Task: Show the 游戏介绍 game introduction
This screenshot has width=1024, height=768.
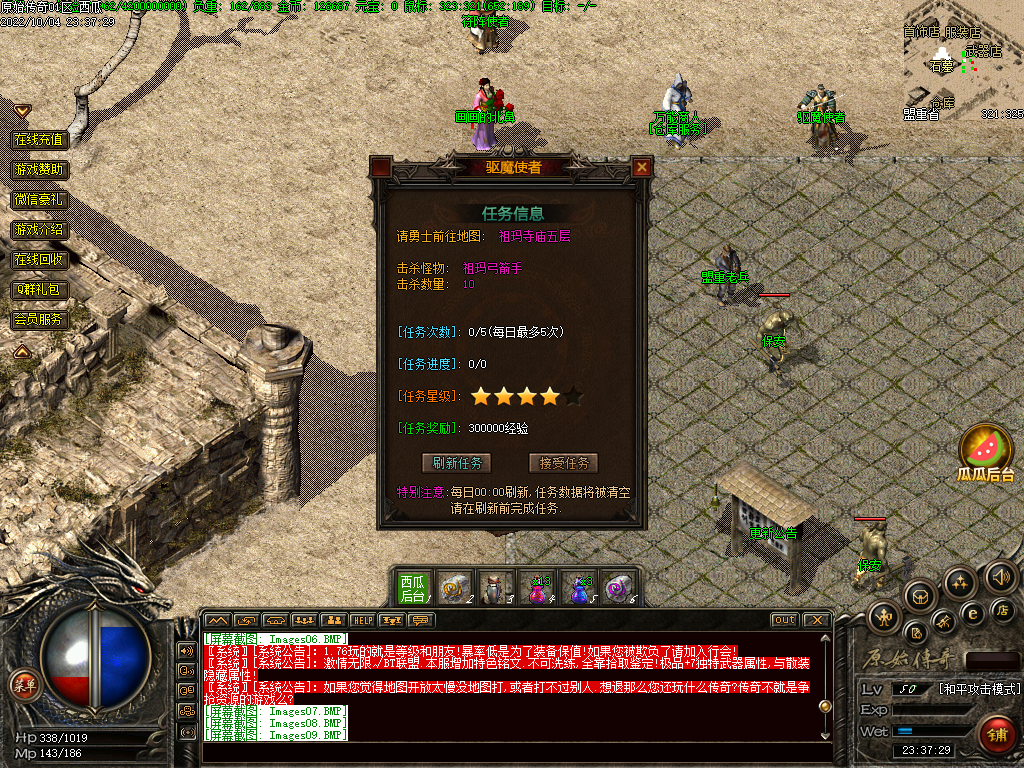Action: 39,230
